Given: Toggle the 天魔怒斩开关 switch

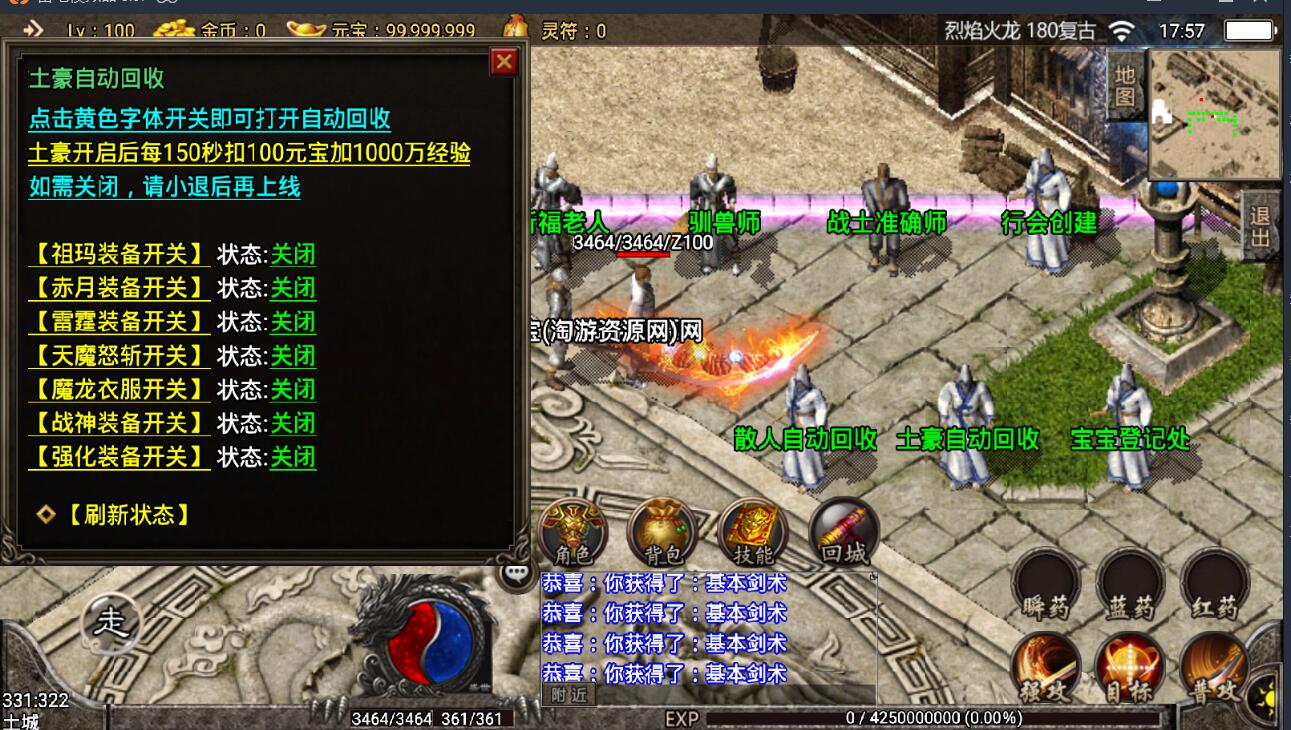Looking at the screenshot, I should click(x=119, y=356).
